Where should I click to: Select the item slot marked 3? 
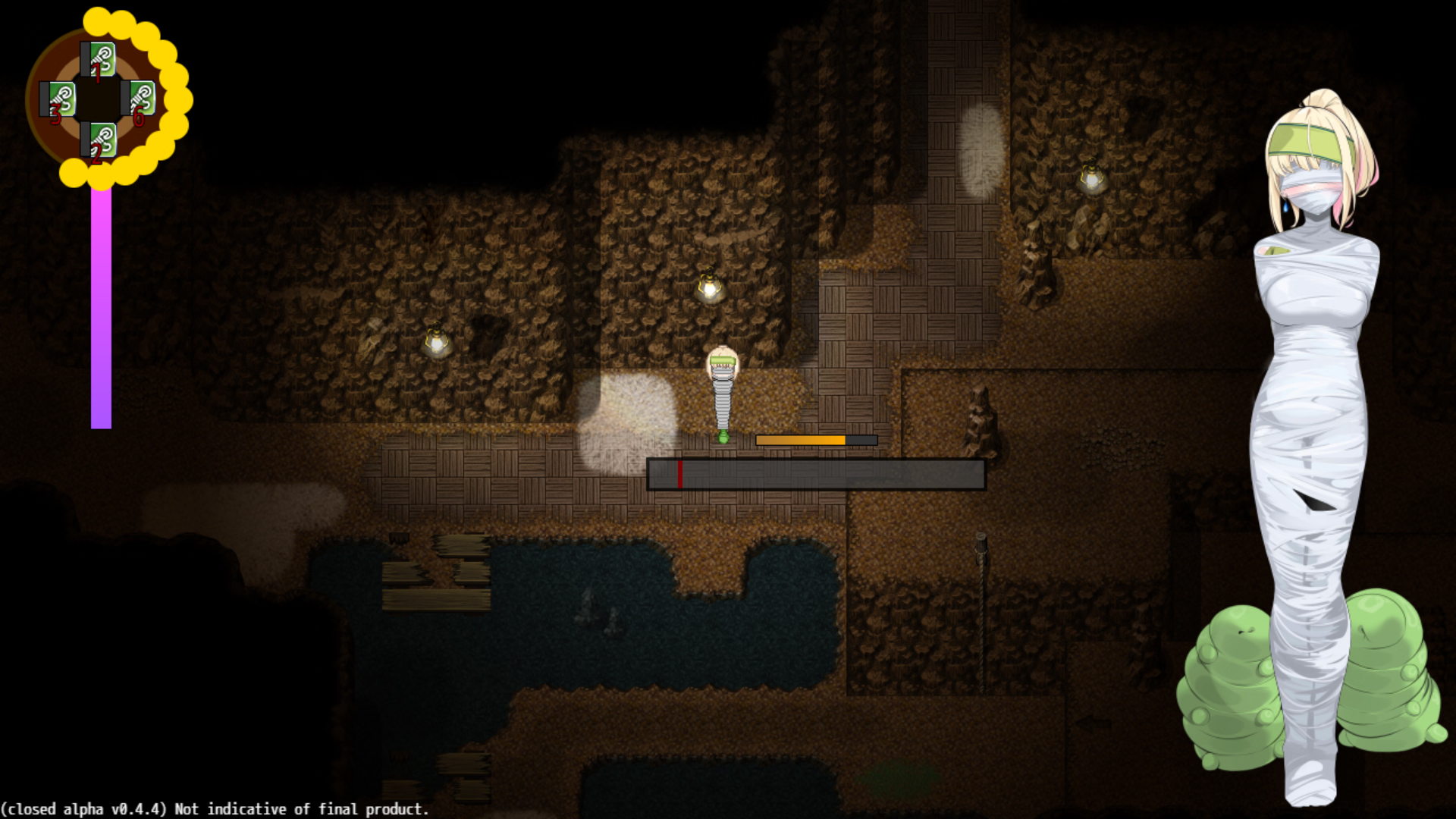[59, 99]
